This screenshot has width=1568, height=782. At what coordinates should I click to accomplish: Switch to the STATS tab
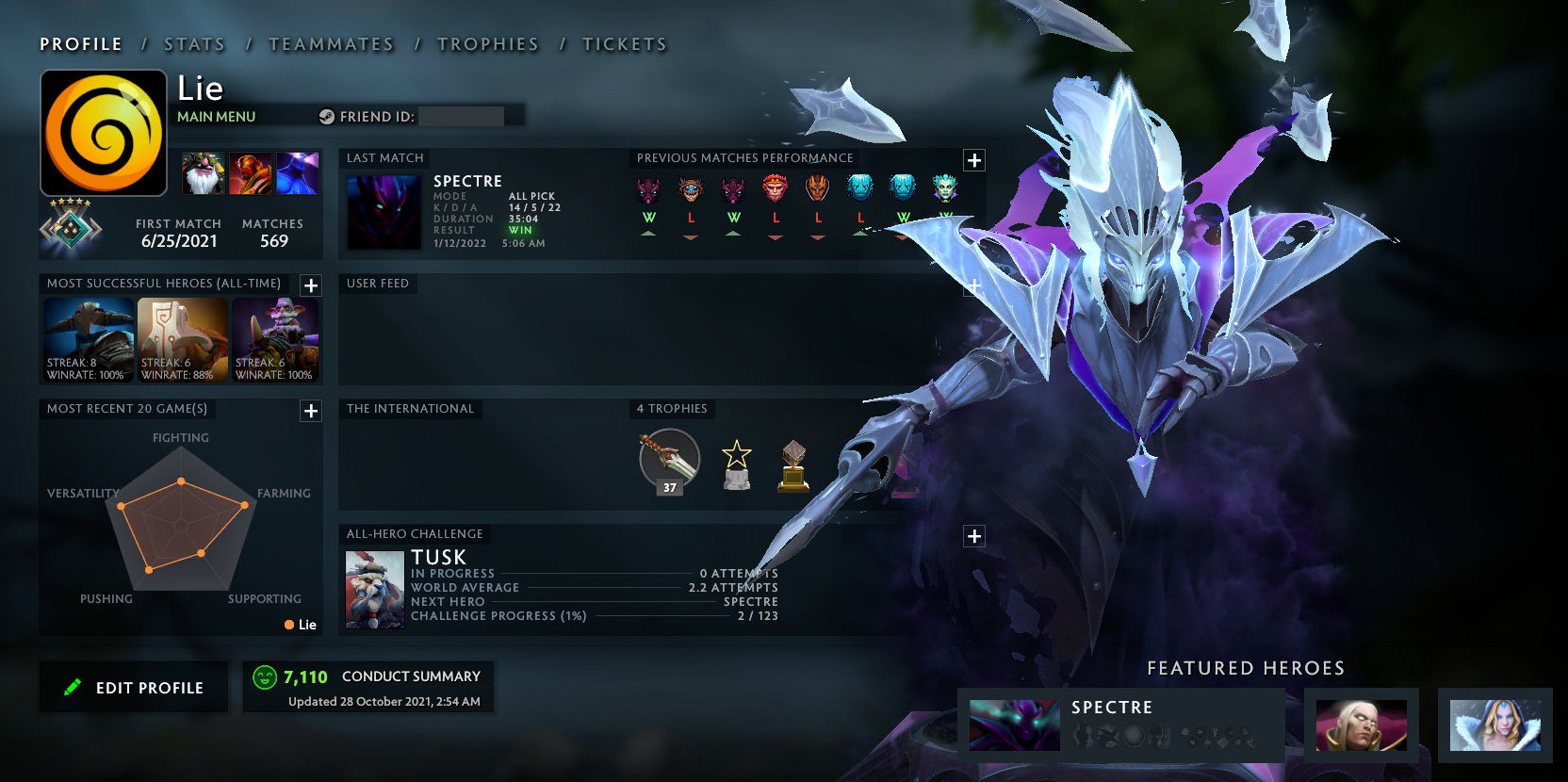coord(193,43)
